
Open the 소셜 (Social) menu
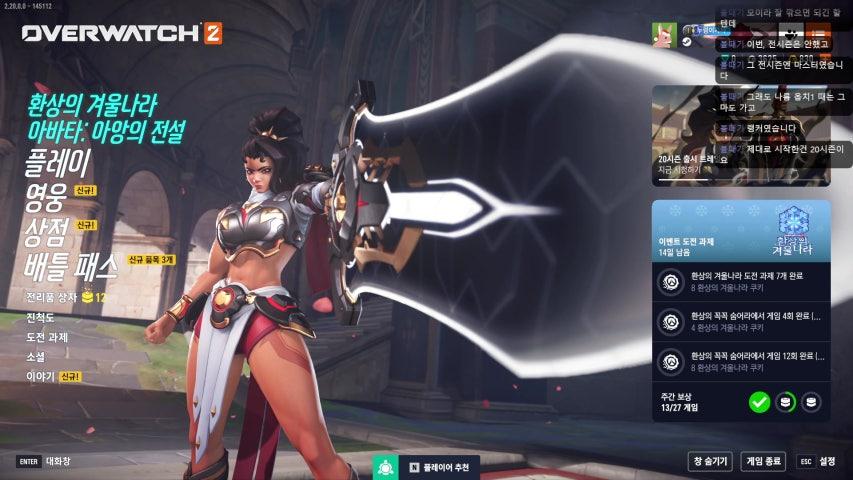tap(35, 356)
